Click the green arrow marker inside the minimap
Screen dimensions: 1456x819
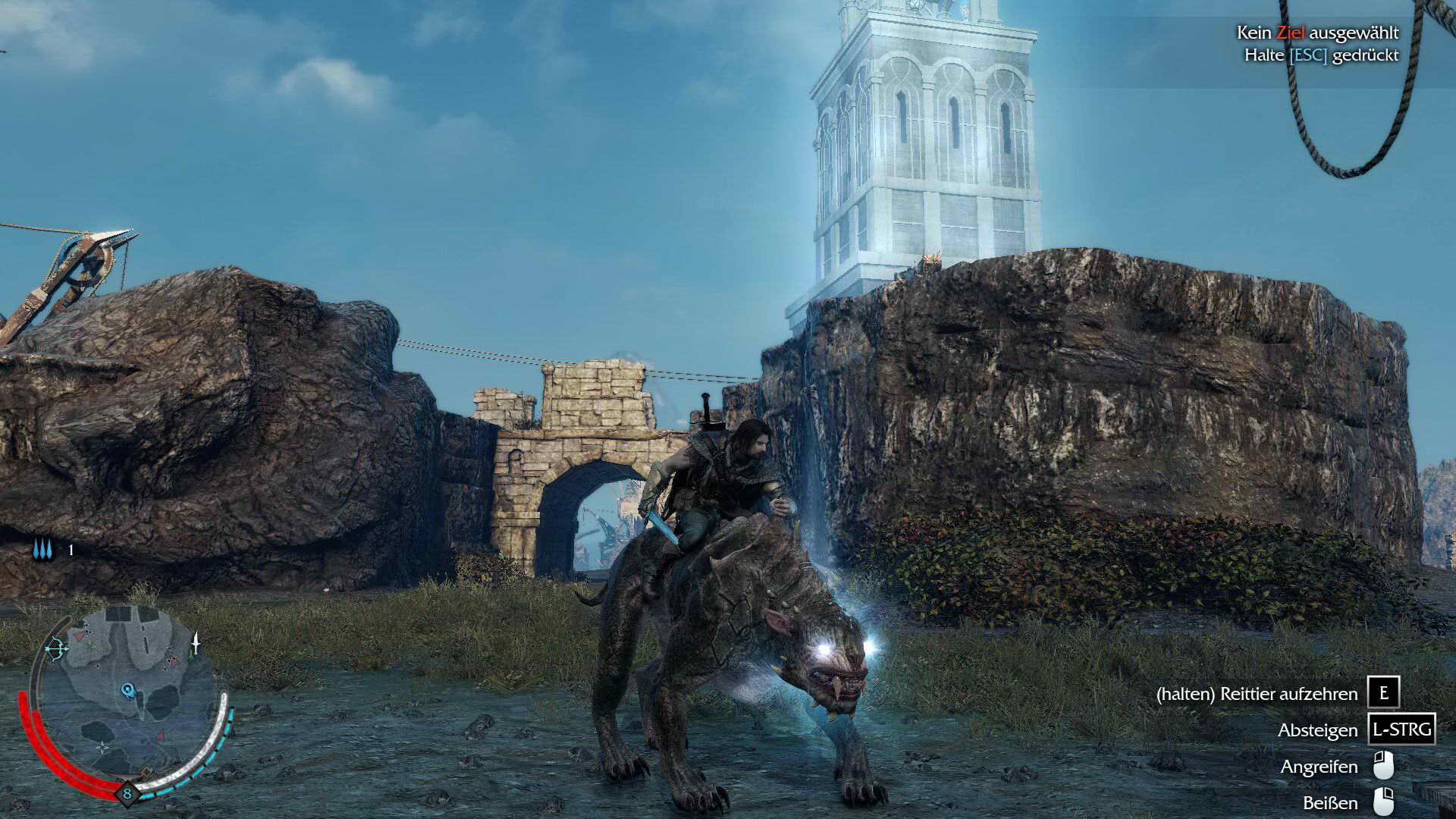coord(91,645)
